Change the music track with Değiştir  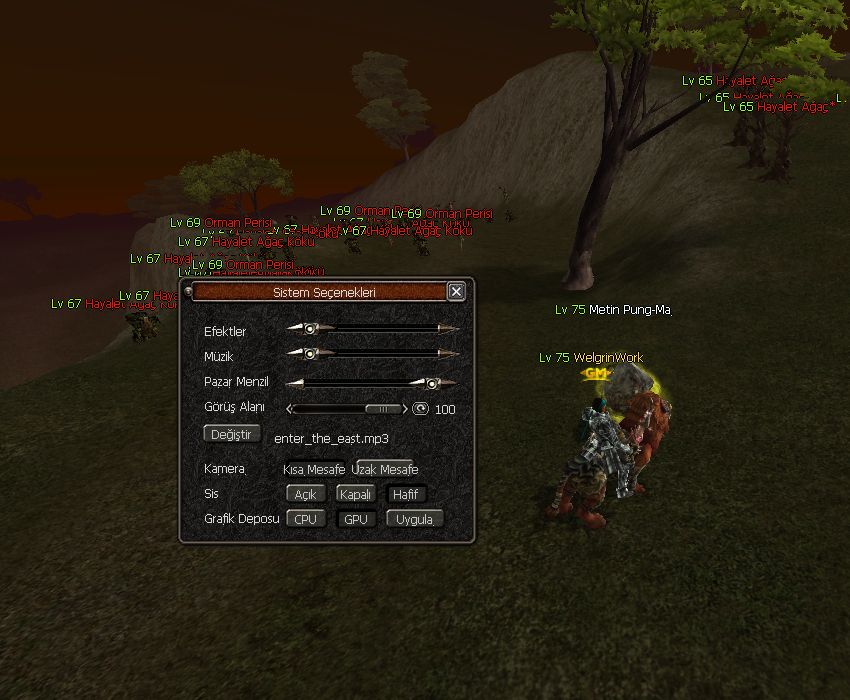tap(232, 434)
